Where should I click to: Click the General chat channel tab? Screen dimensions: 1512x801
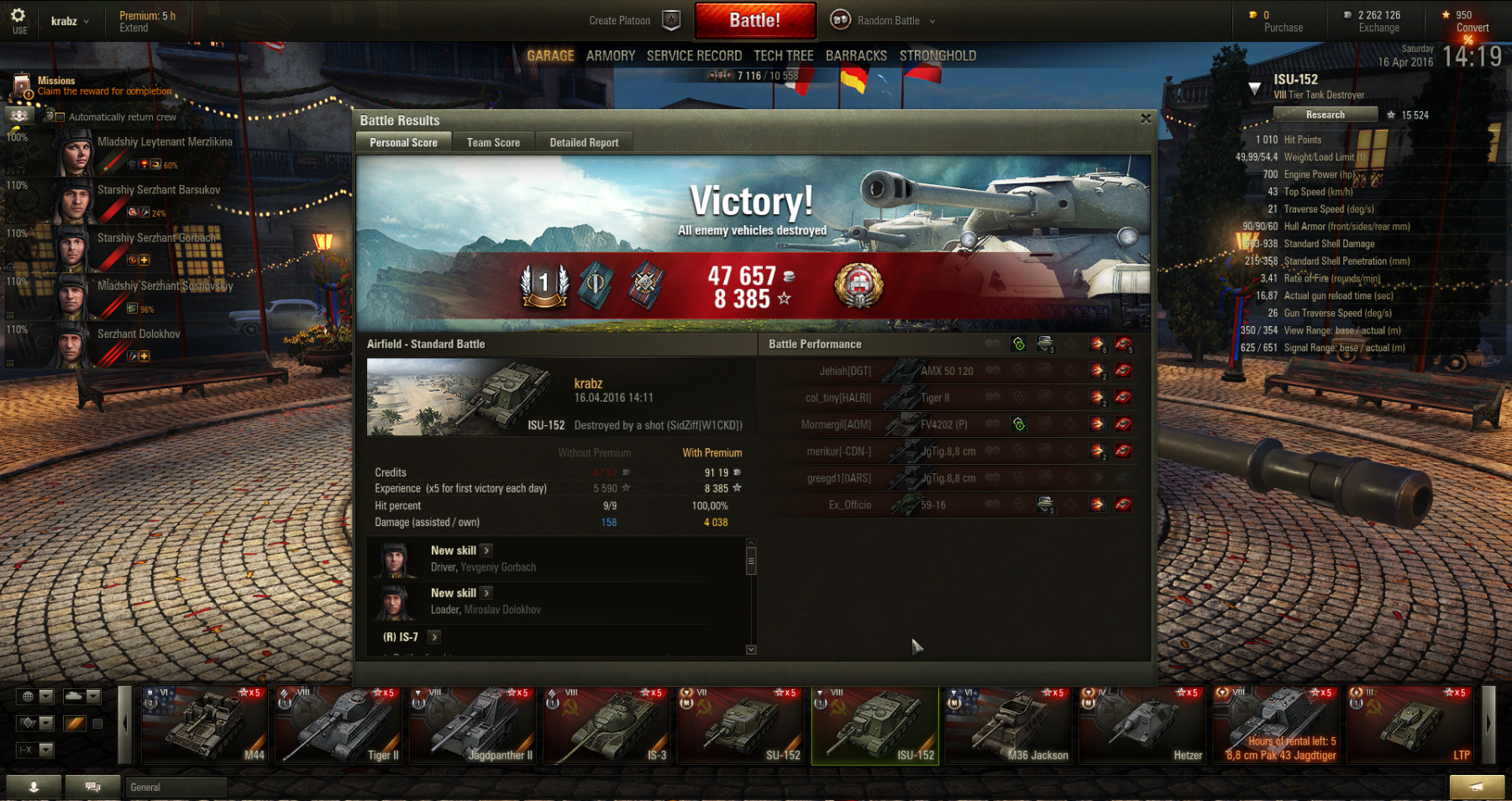tap(176, 787)
